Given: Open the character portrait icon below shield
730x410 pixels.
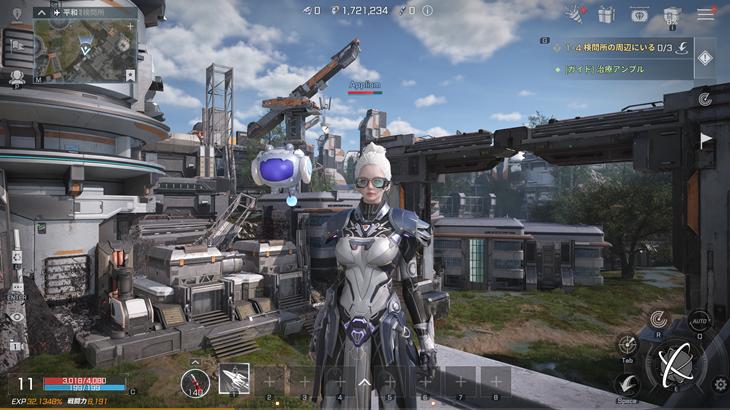Looking at the screenshot, I should click(16, 77).
